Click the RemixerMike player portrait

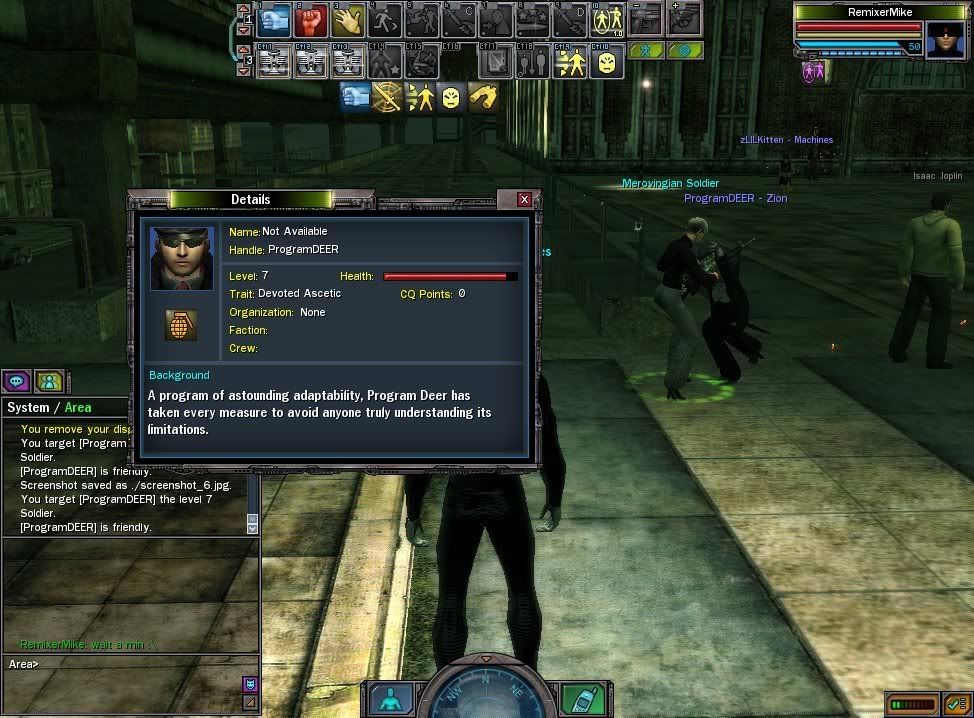click(943, 40)
